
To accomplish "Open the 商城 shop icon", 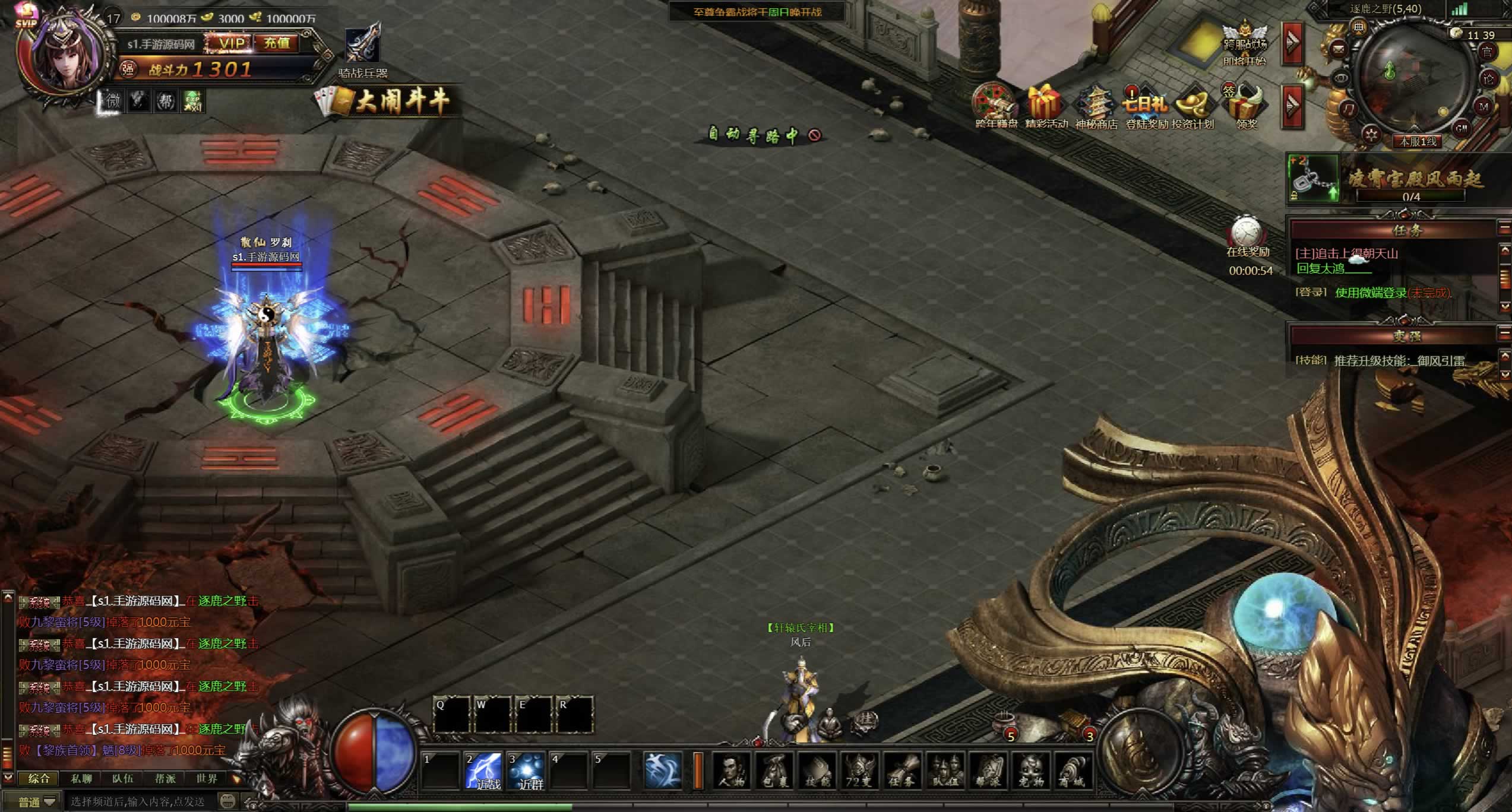I will click(1074, 771).
